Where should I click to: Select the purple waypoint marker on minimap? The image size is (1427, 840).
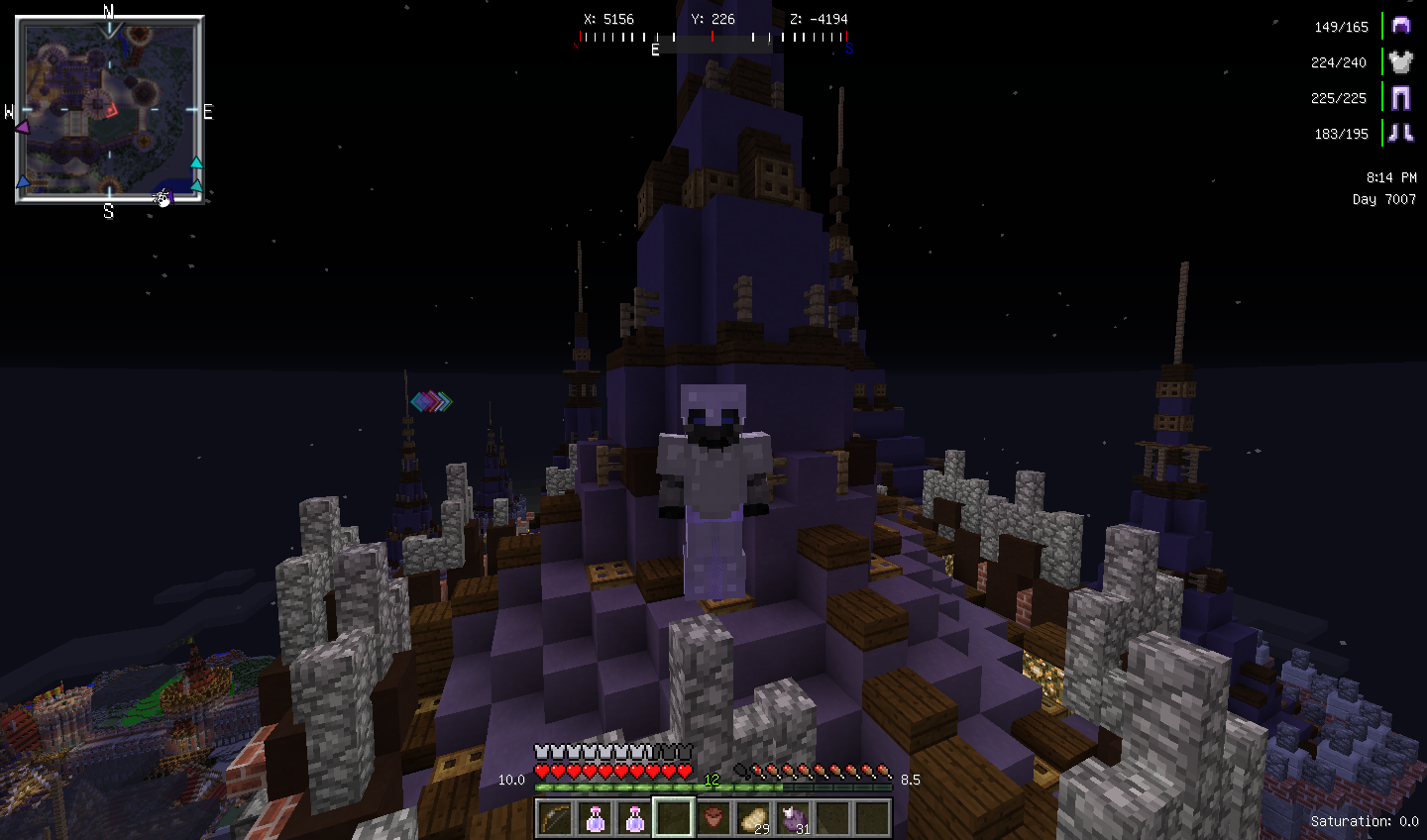pyautogui.click(x=22, y=127)
